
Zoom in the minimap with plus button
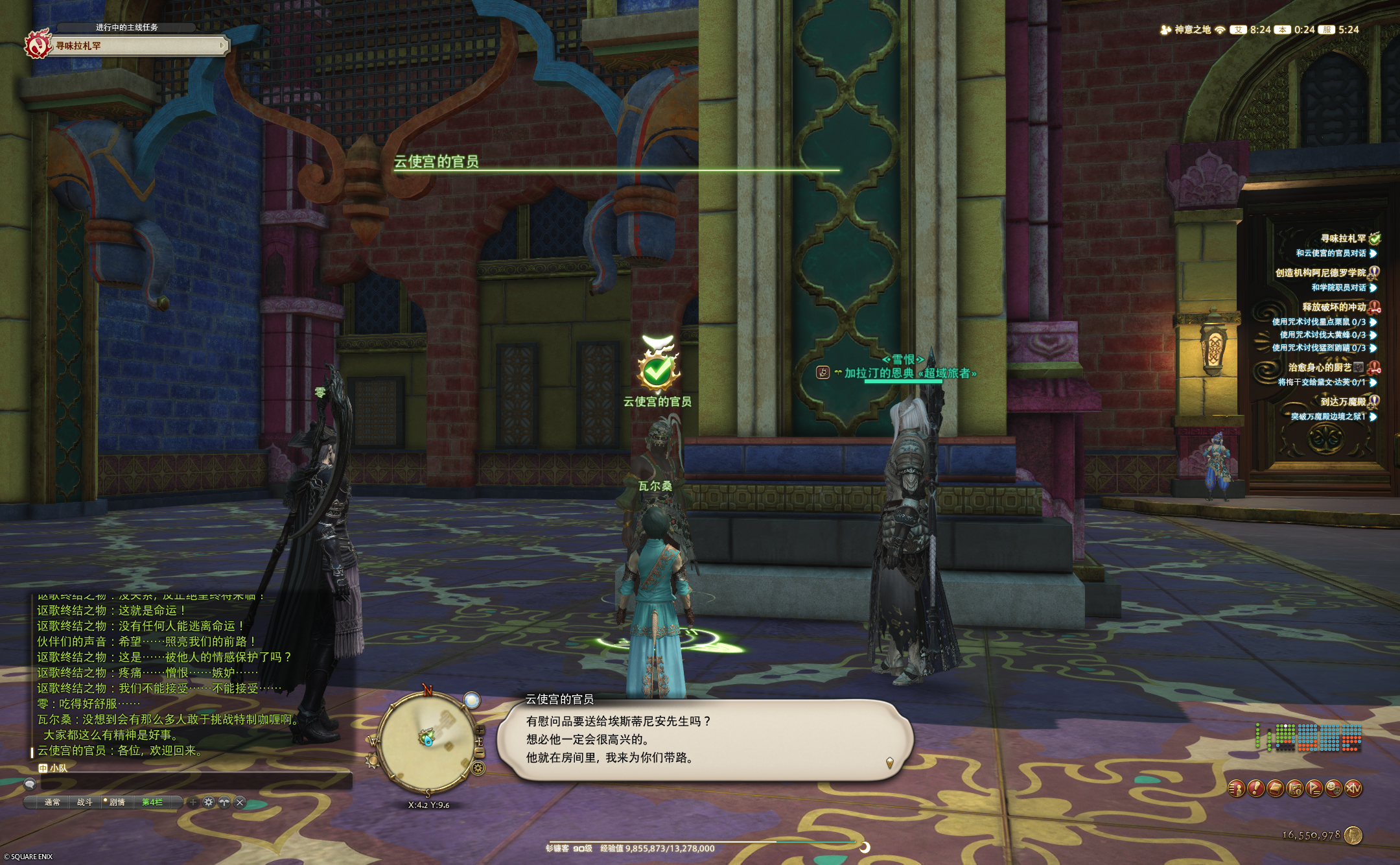480,730
